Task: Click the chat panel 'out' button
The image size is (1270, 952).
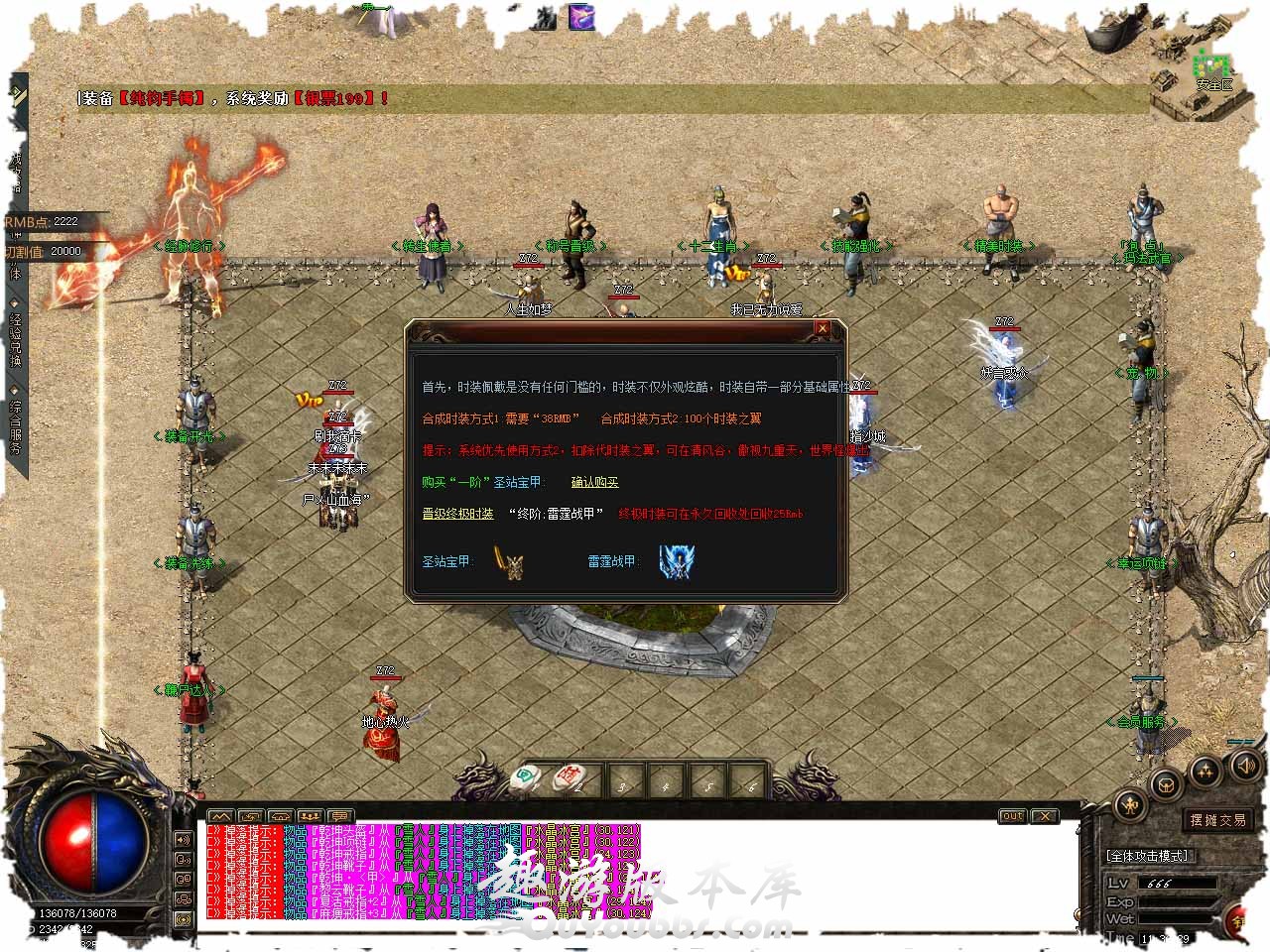Action: tap(1012, 816)
